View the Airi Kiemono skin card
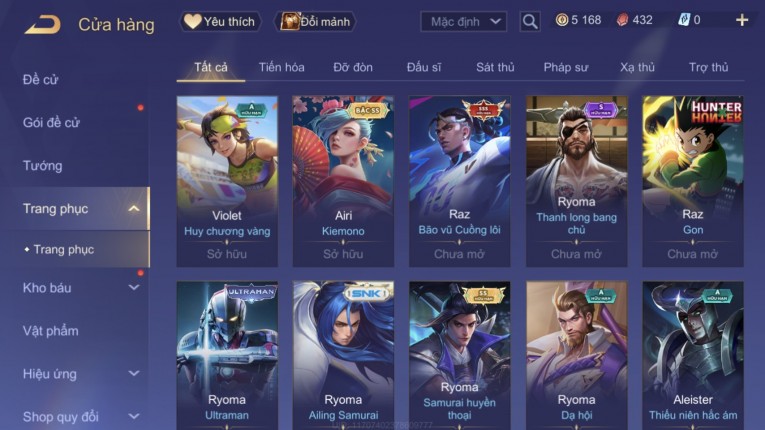The height and width of the screenshot is (430, 765). tap(343, 180)
